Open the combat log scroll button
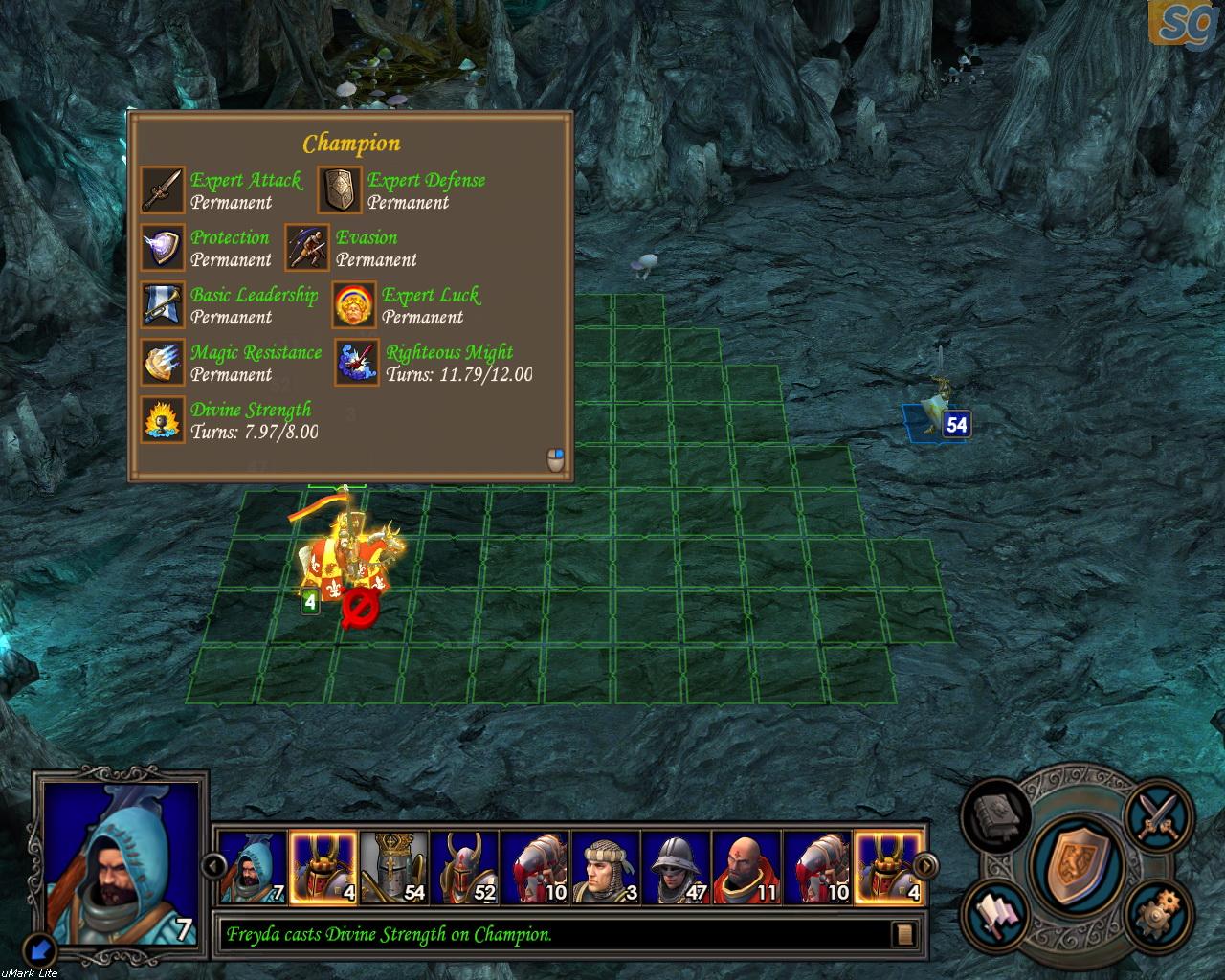This screenshot has height=980, width=1225. 904,934
